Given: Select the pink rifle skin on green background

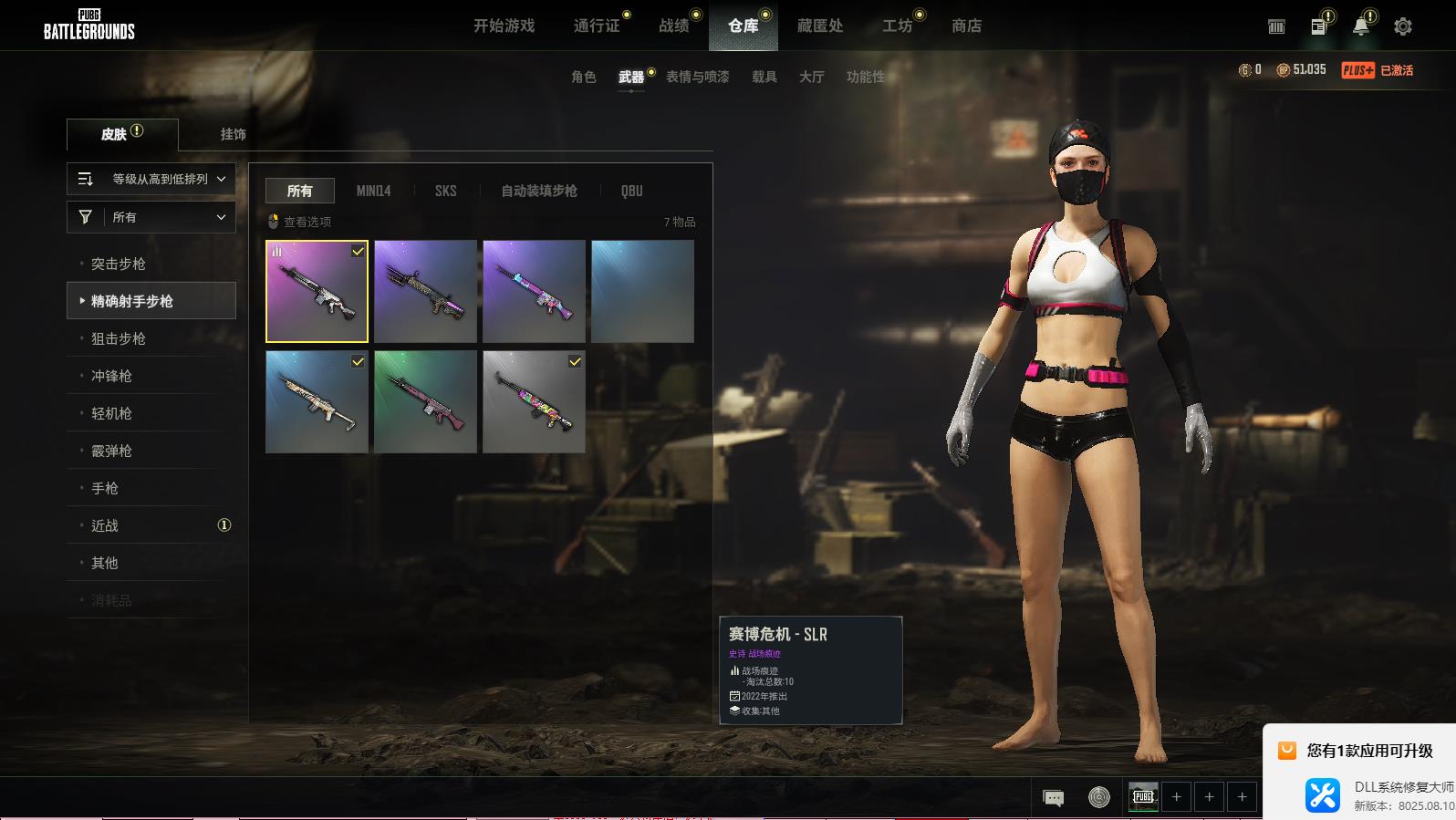Looking at the screenshot, I should pos(425,401).
